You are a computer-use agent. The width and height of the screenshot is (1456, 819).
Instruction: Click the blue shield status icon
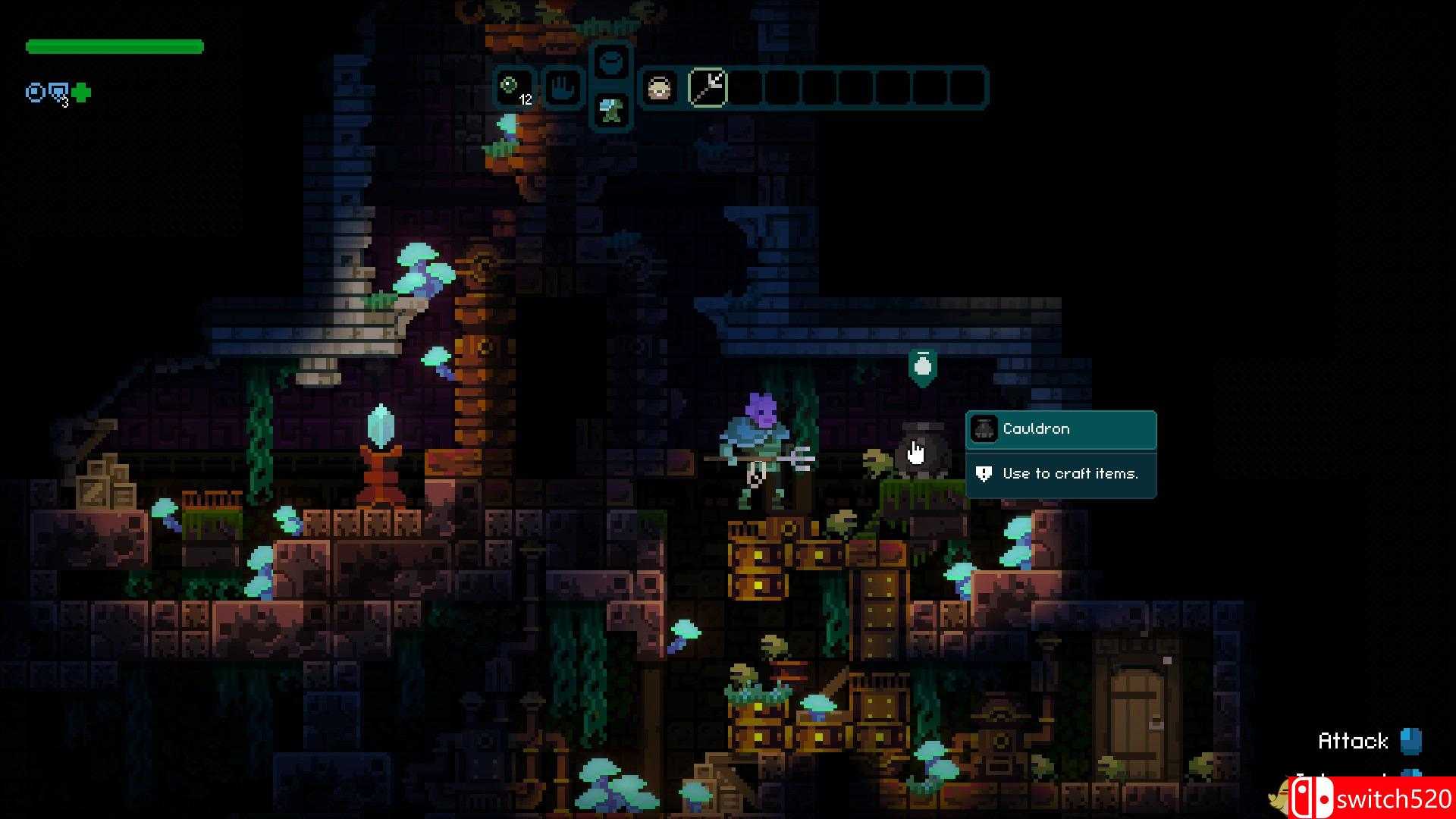[x=58, y=93]
